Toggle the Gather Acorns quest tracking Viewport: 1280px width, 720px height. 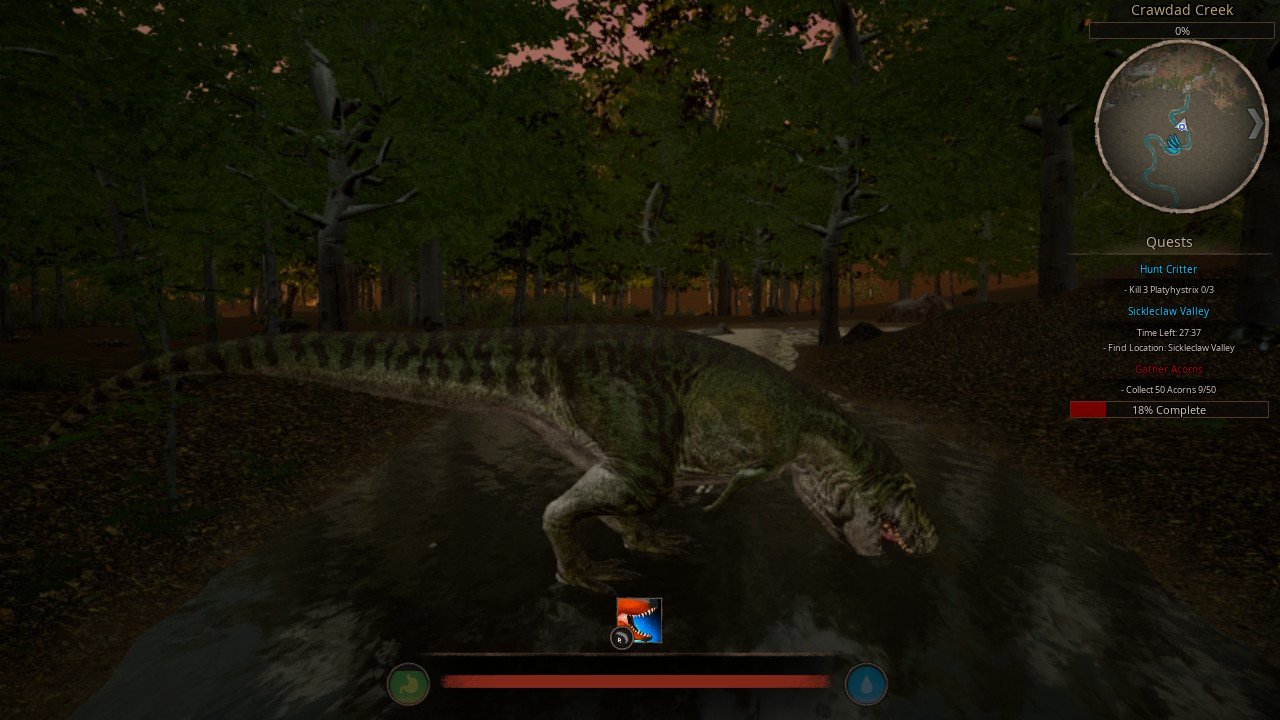pyautogui.click(x=1168, y=369)
